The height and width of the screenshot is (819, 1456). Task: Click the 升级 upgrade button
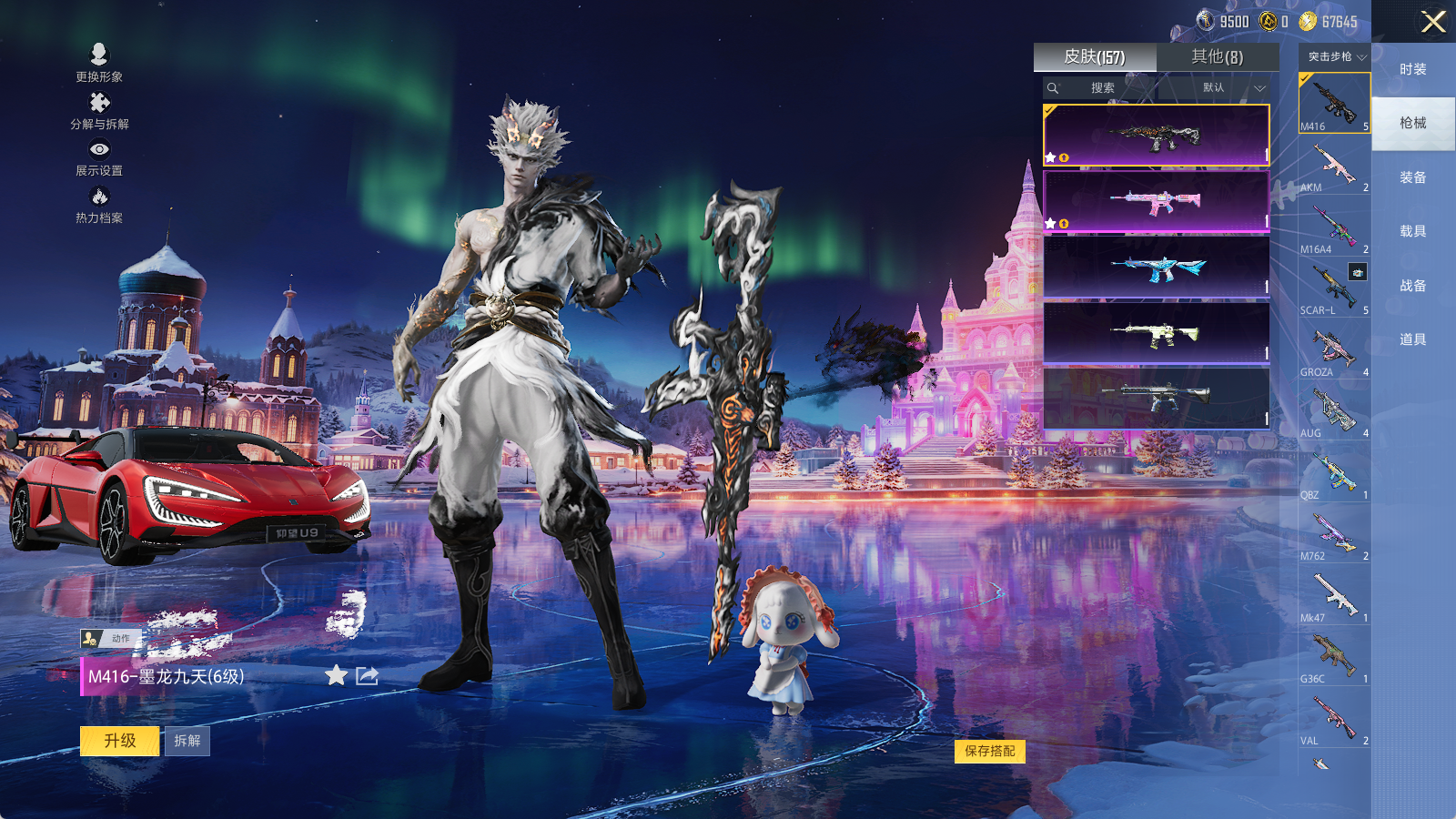[x=120, y=741]
